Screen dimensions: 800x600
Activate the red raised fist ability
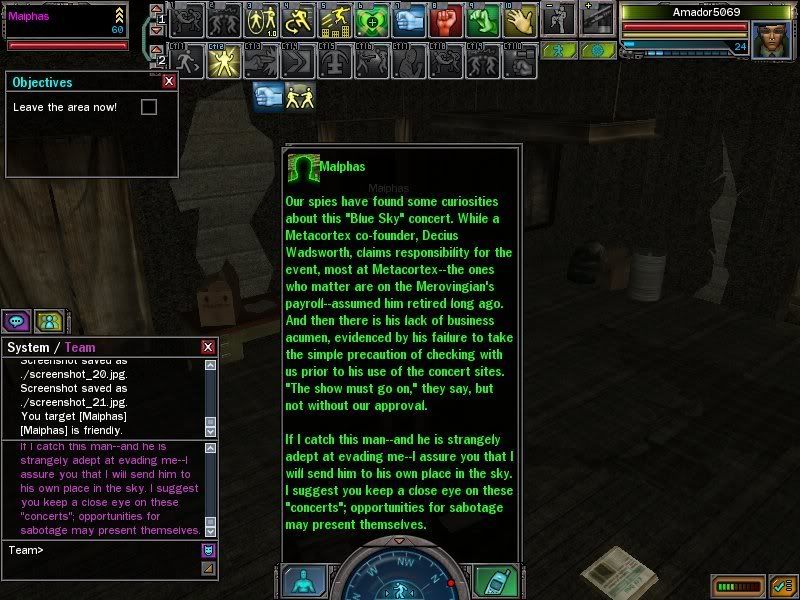pyautogui.click(x=445, y=20)
